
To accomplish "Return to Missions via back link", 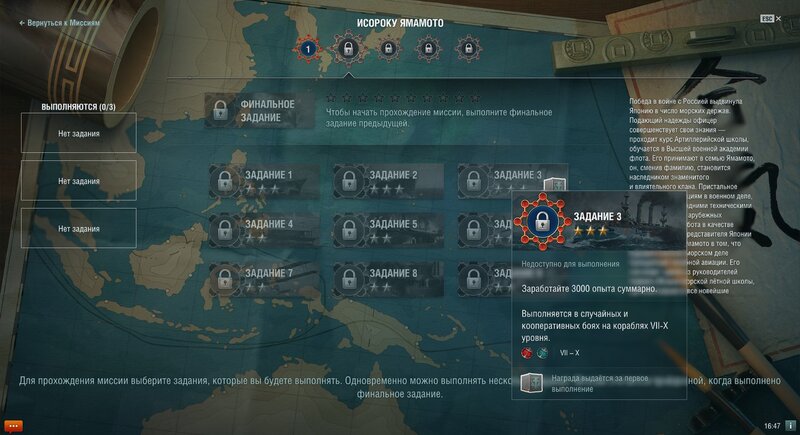I will point(59,22).
